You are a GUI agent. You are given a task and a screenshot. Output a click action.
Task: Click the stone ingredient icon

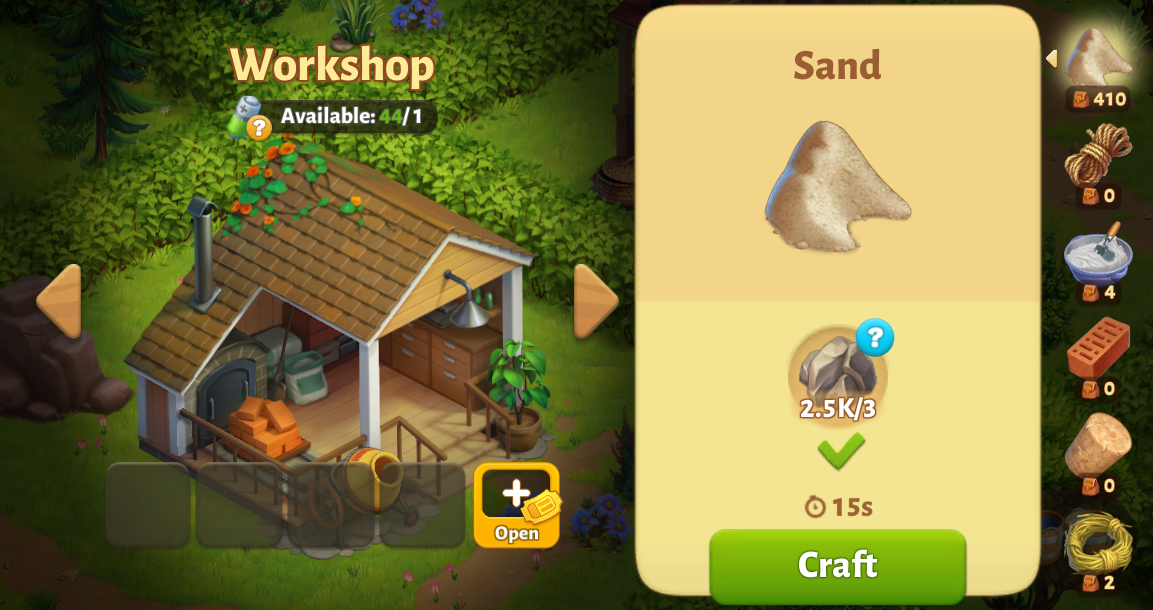click(836, 369)
